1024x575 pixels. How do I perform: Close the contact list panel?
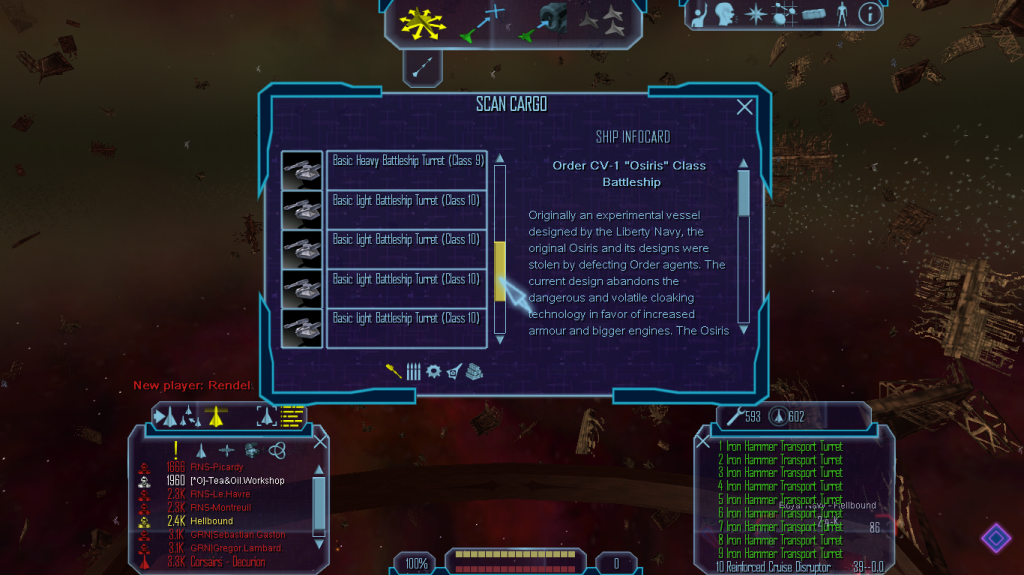(x=320, y=440)
